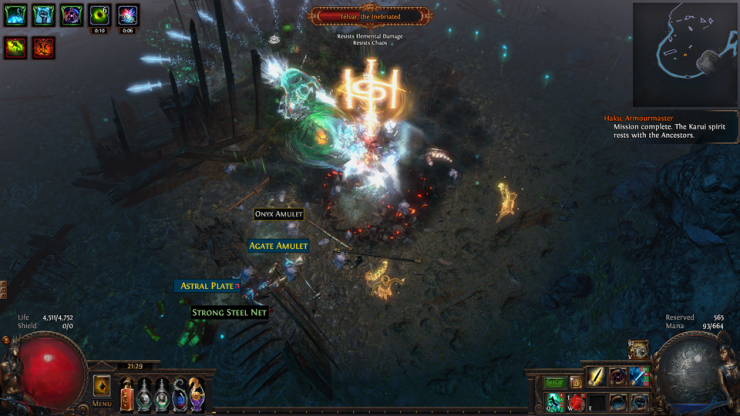Image resolution: width=740 pixels, height=416 pixels.
Task: Use the red life flask
Action: [x=127, y=394]
